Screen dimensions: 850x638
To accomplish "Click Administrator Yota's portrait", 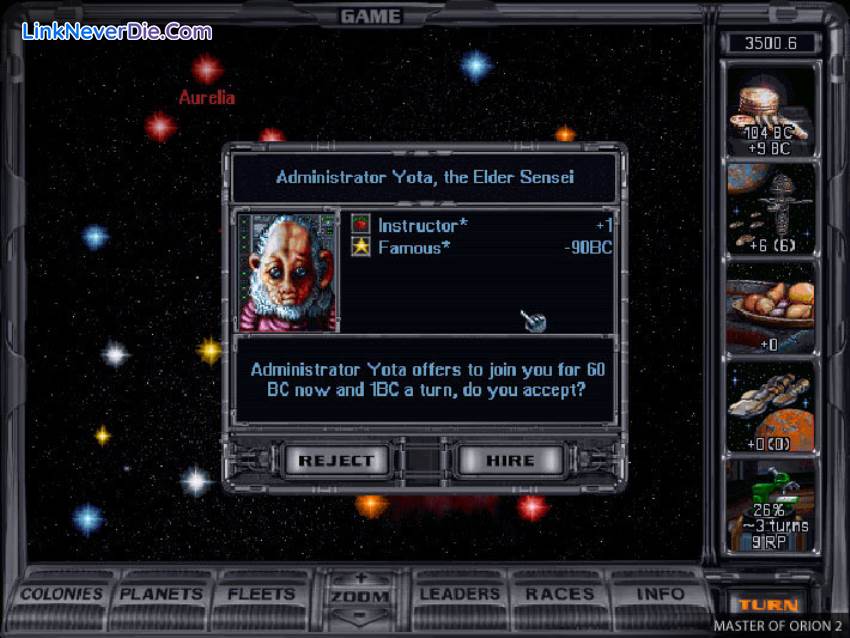I will coord(289,272).
